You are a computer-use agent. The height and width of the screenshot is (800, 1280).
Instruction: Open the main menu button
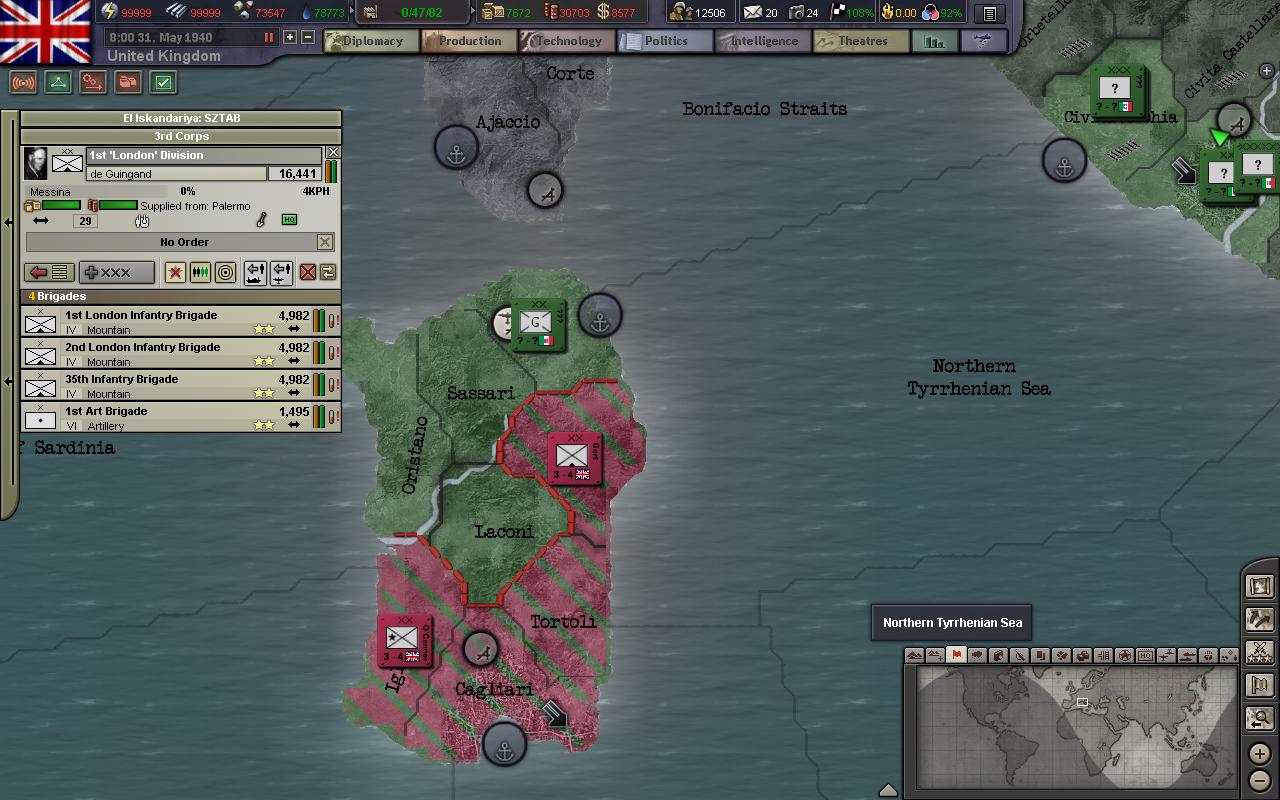pos(989,14)
